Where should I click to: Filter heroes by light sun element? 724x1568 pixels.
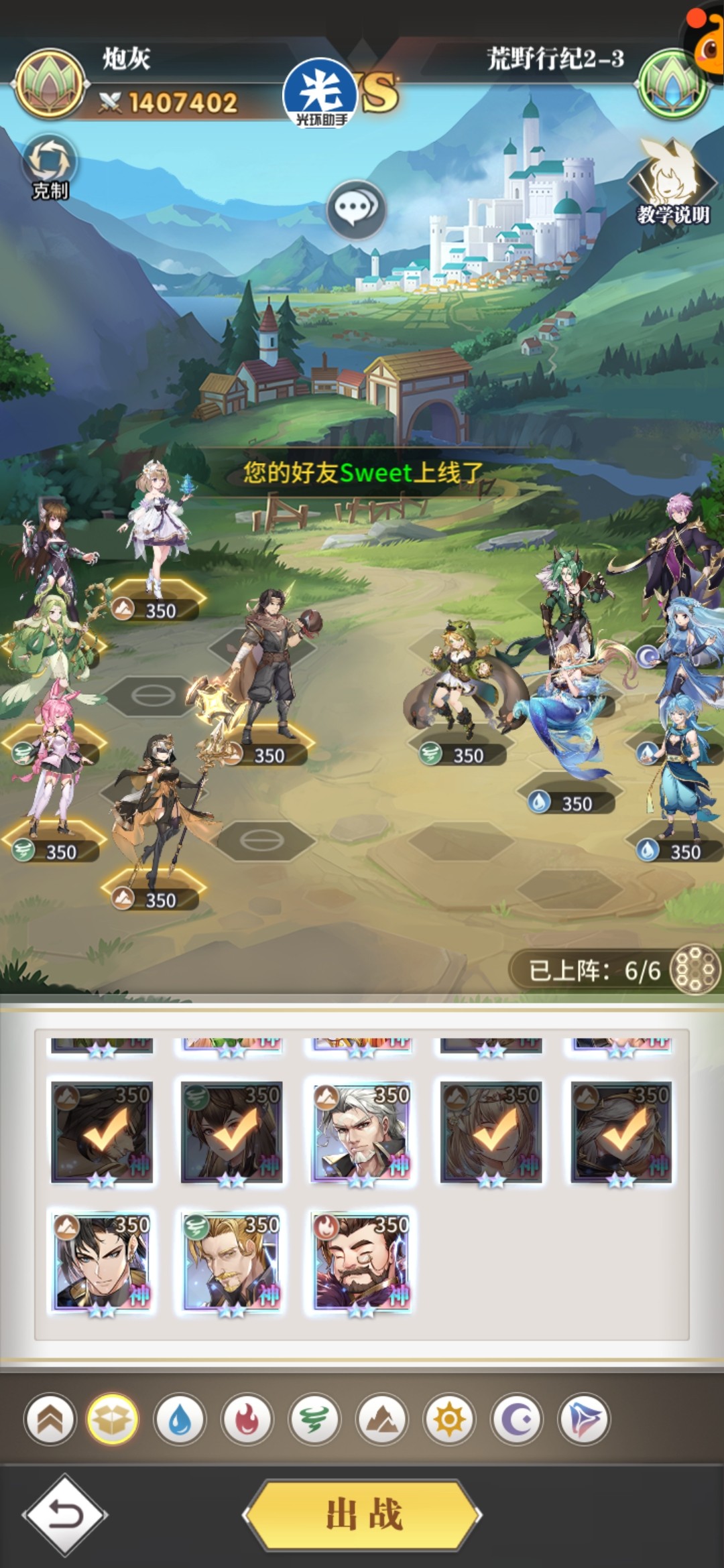[x=449, y=1419]
